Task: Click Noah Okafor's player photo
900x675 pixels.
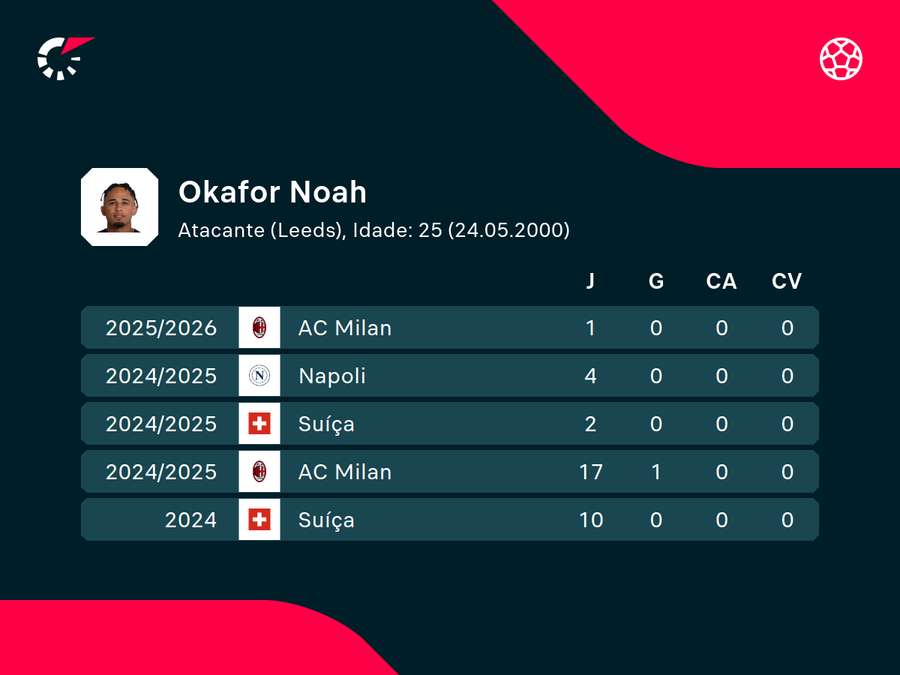Action: pyautogui.click(x=120, y=208)
